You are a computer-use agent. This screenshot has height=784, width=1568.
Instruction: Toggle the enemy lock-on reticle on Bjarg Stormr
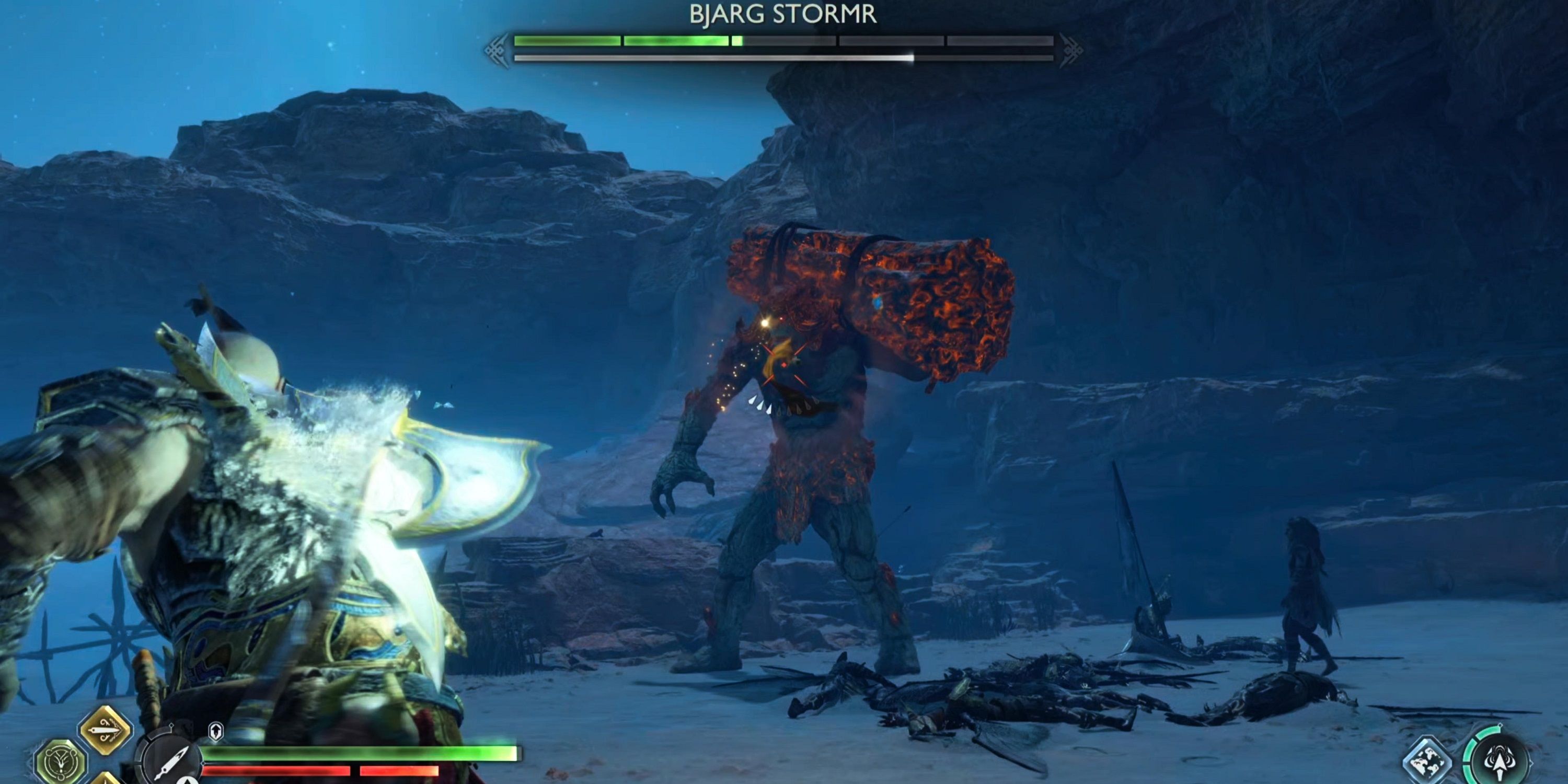(x=785, y=365)
